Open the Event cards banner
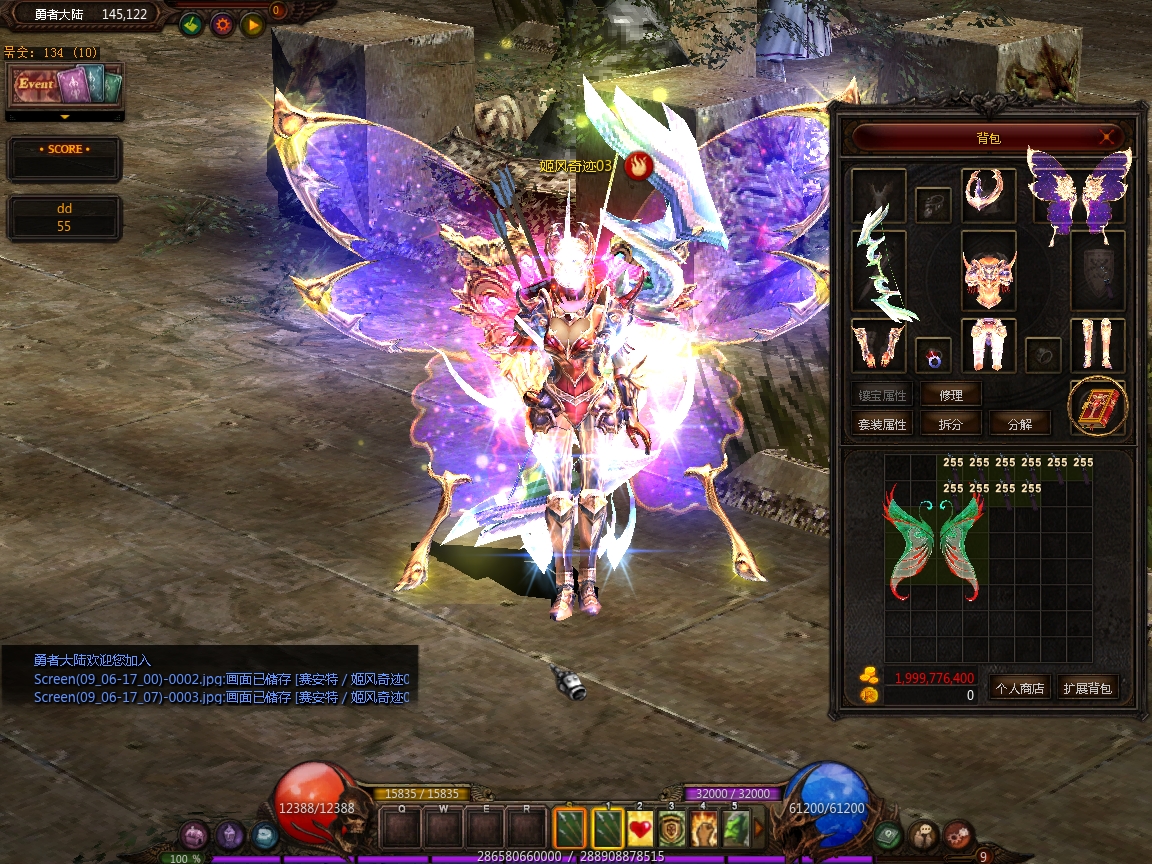 tap(65, 85)
